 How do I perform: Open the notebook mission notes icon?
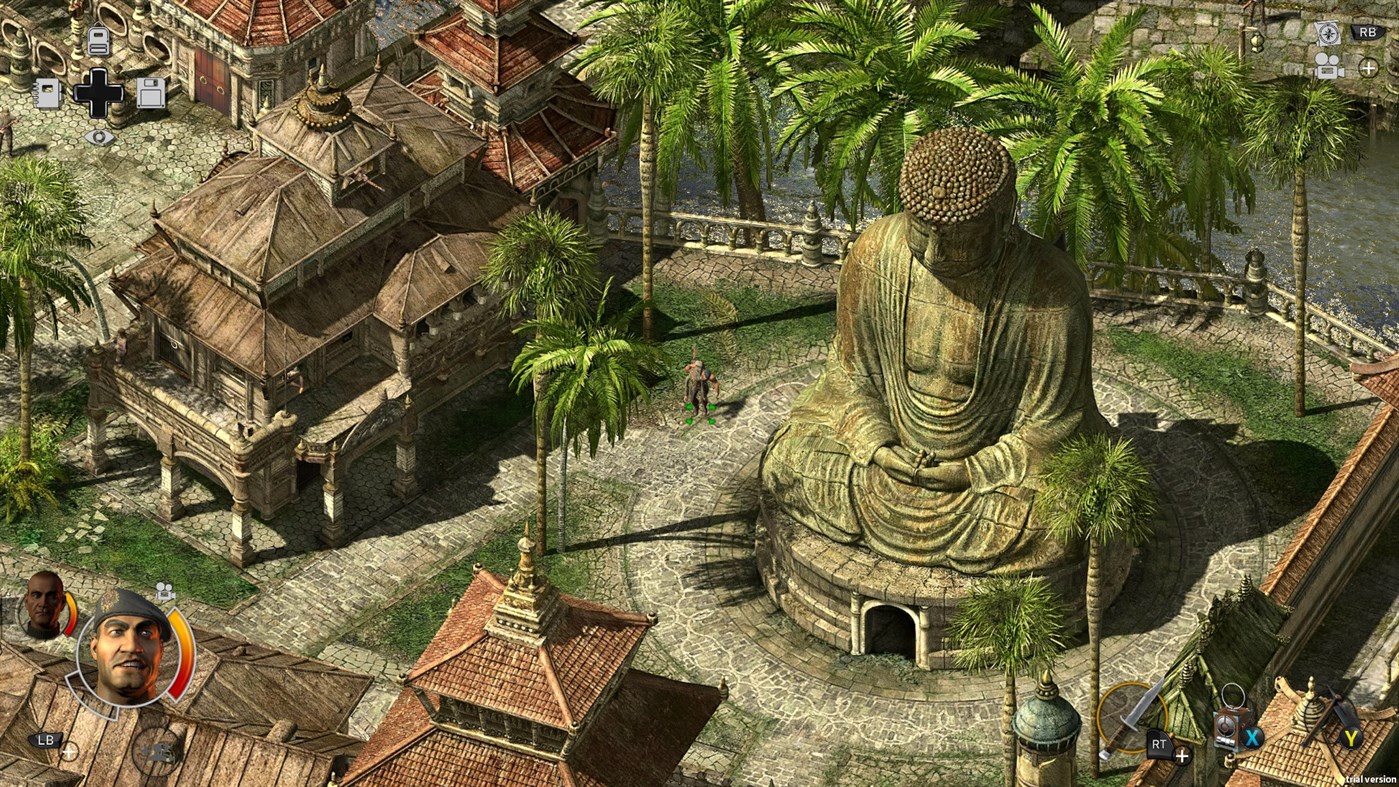click(x=48, y=93)
